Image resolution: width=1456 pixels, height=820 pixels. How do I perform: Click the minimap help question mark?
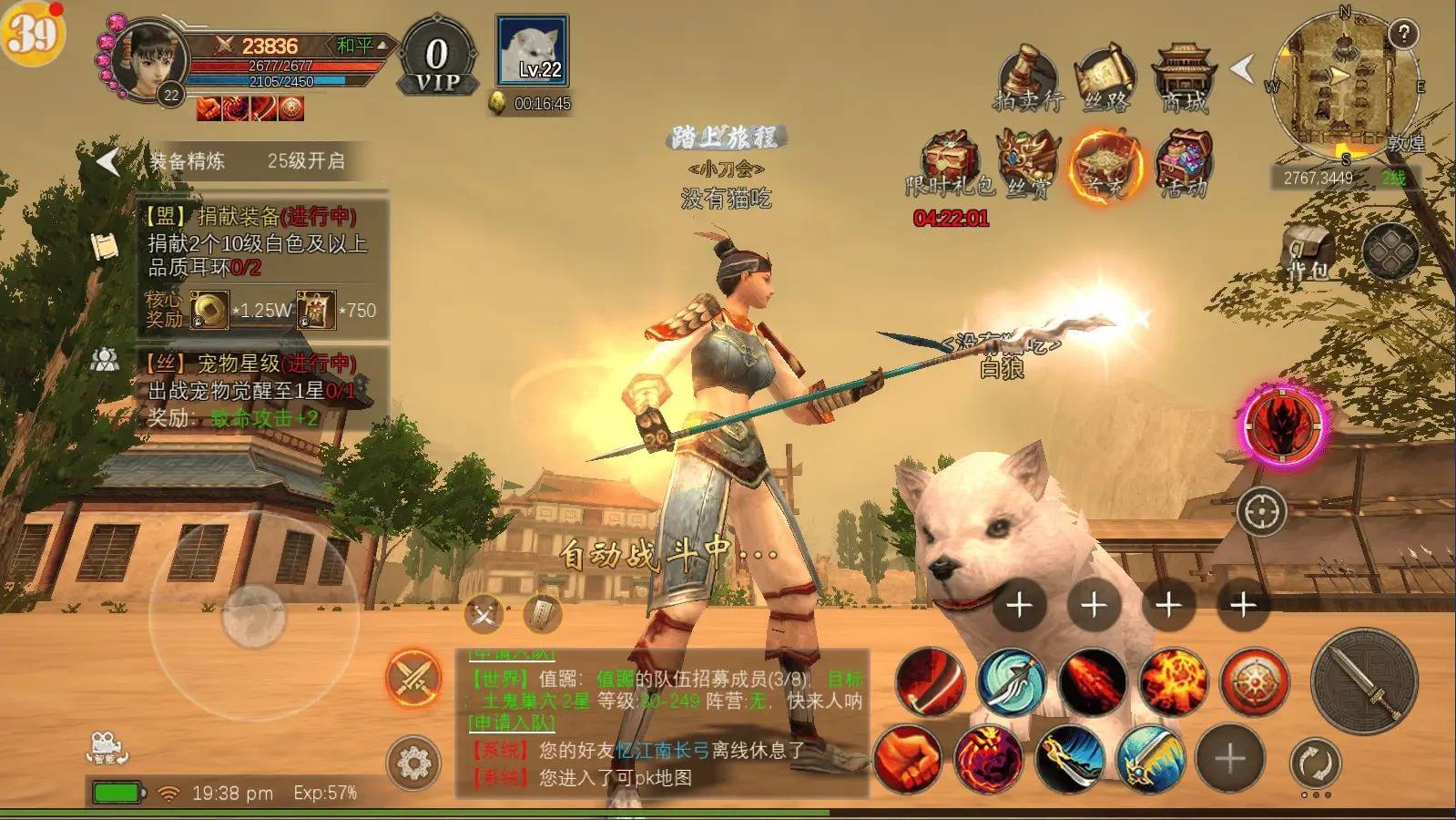click(x=1403, y=35)
